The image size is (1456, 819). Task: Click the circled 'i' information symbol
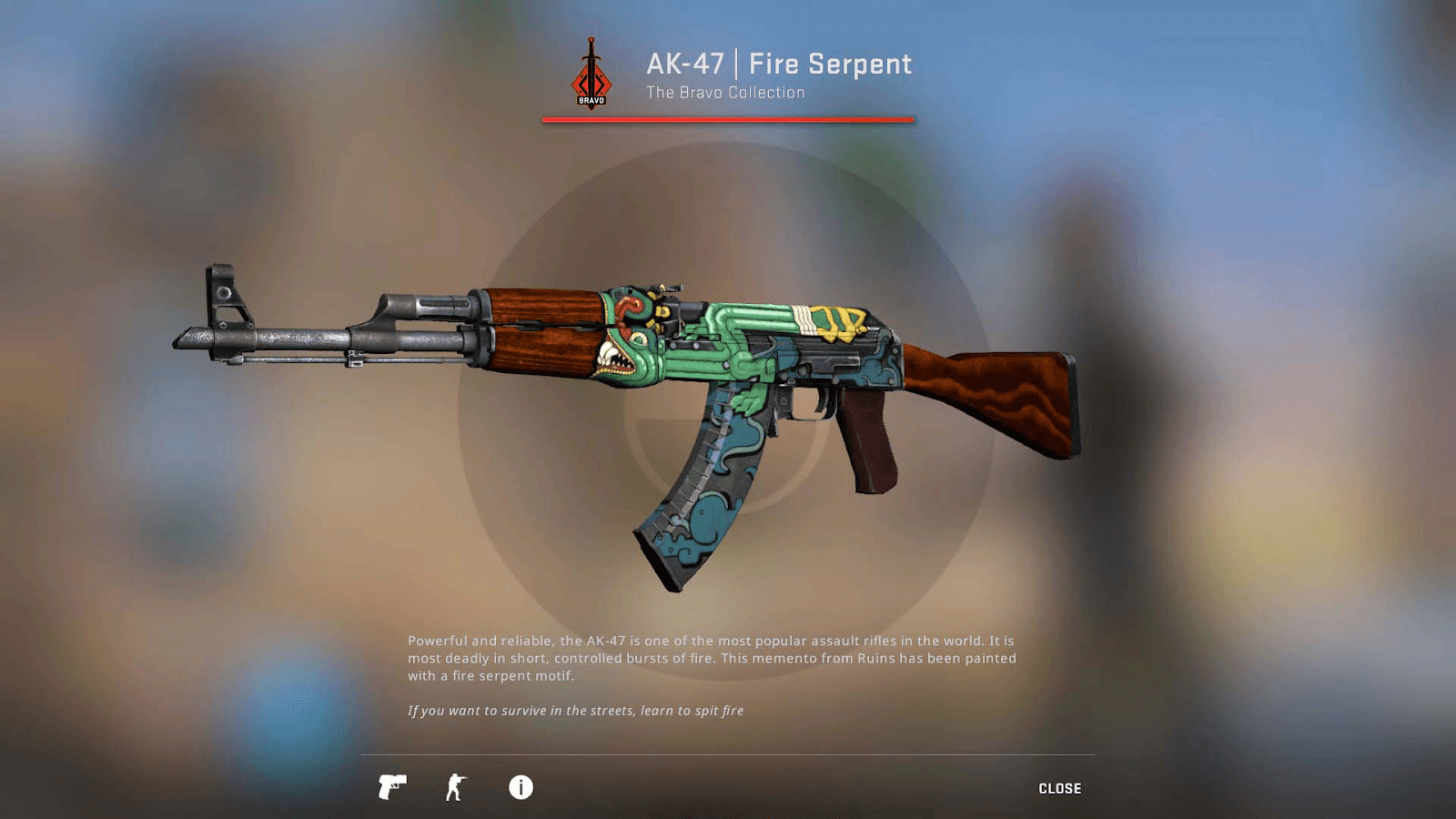tap(520, 788)
